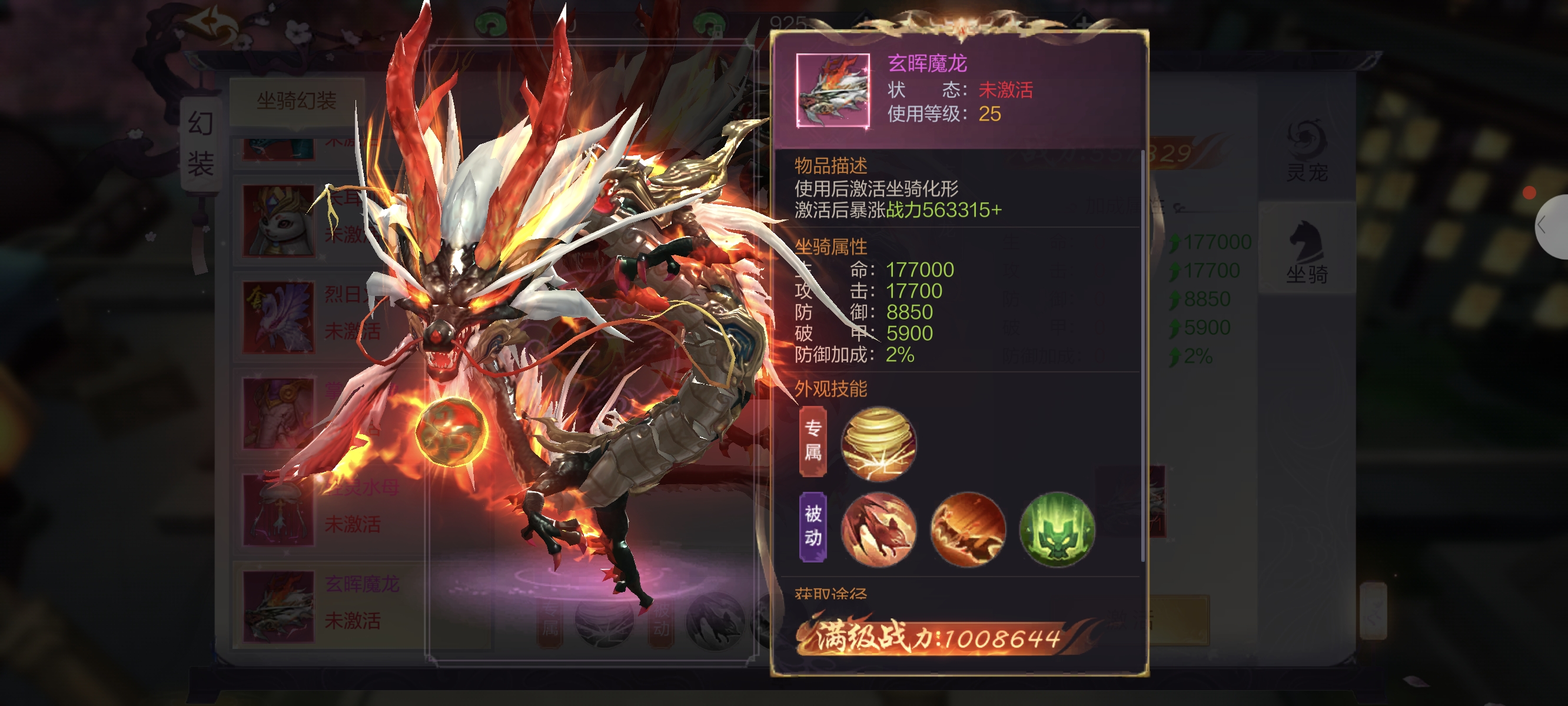This screenshot has height=706, width=1568.
Task: Tap the red wolf passive skill icon
Action: (878, 529)
